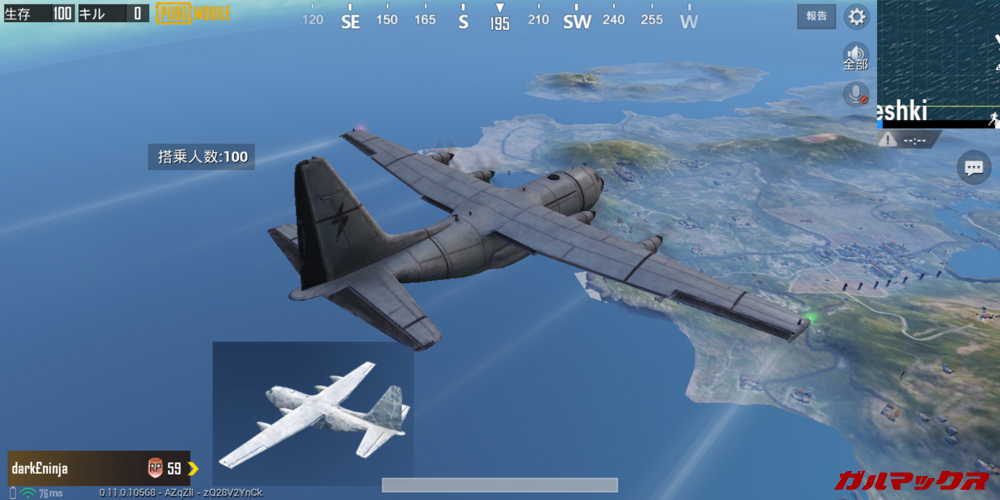Click the yellow arrow beside RP 59
Screen dimensions: 1000x500
(193, 468)
